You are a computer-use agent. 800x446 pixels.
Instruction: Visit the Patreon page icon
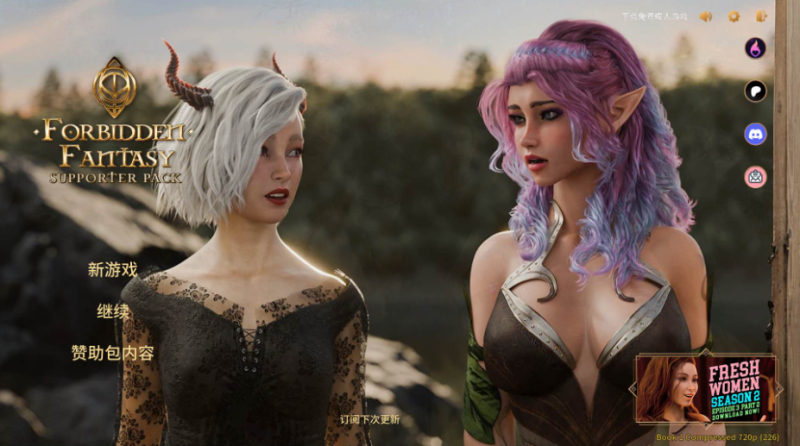coord(755,91)
